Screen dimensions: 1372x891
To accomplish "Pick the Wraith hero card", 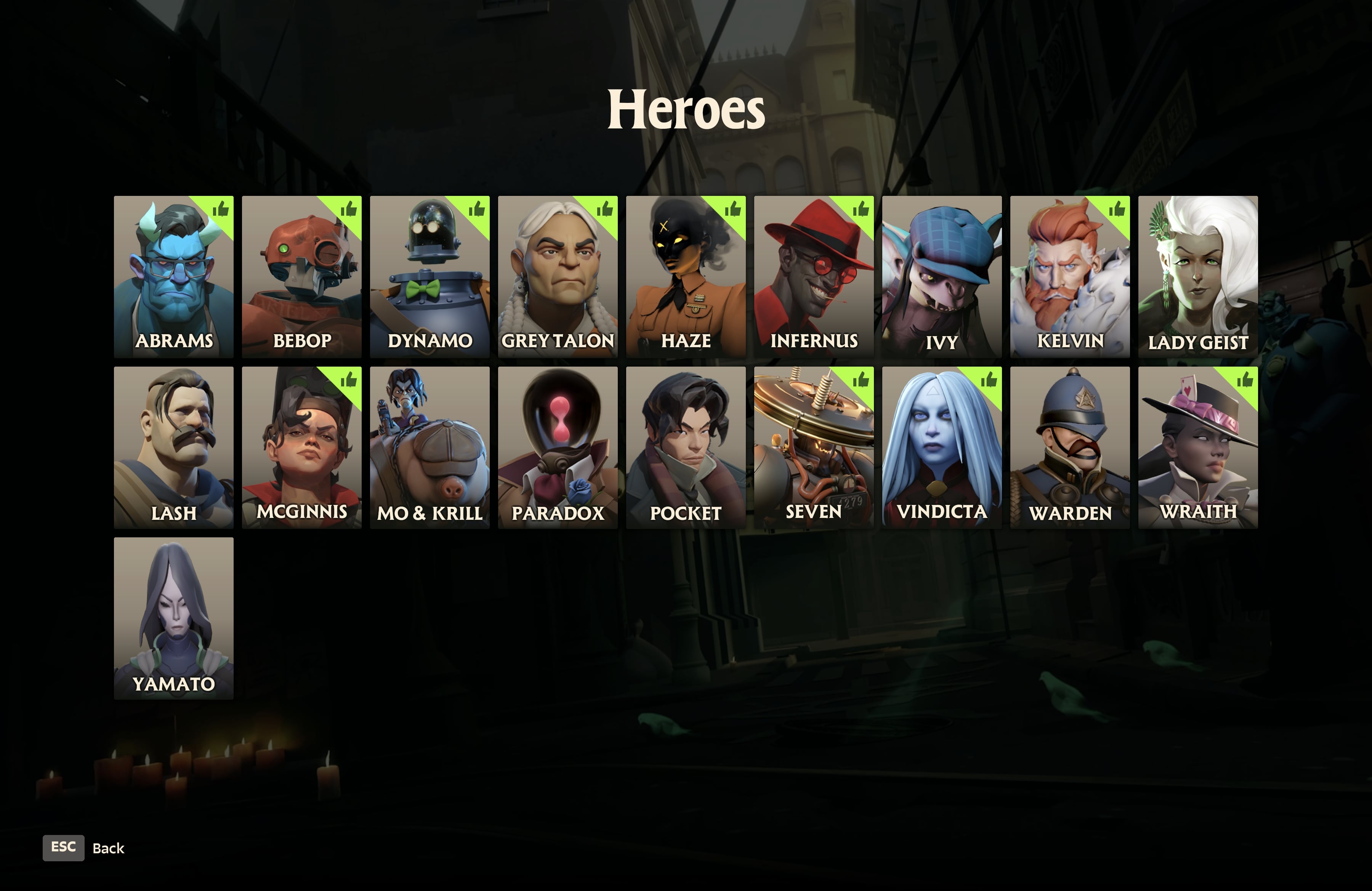I will pyautogui.click(x=1197, y=447).
